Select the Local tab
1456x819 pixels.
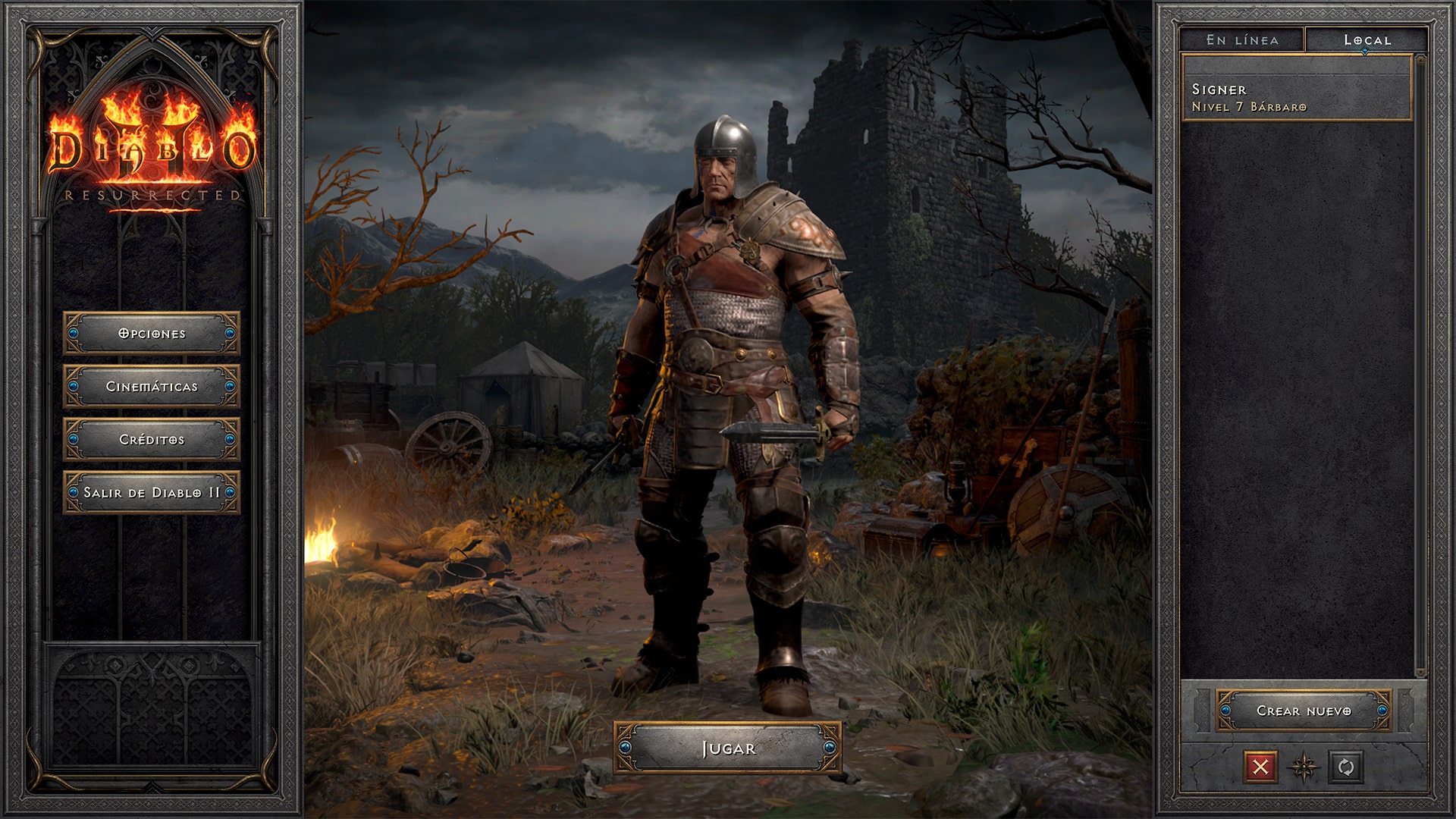click(1367, 40)
